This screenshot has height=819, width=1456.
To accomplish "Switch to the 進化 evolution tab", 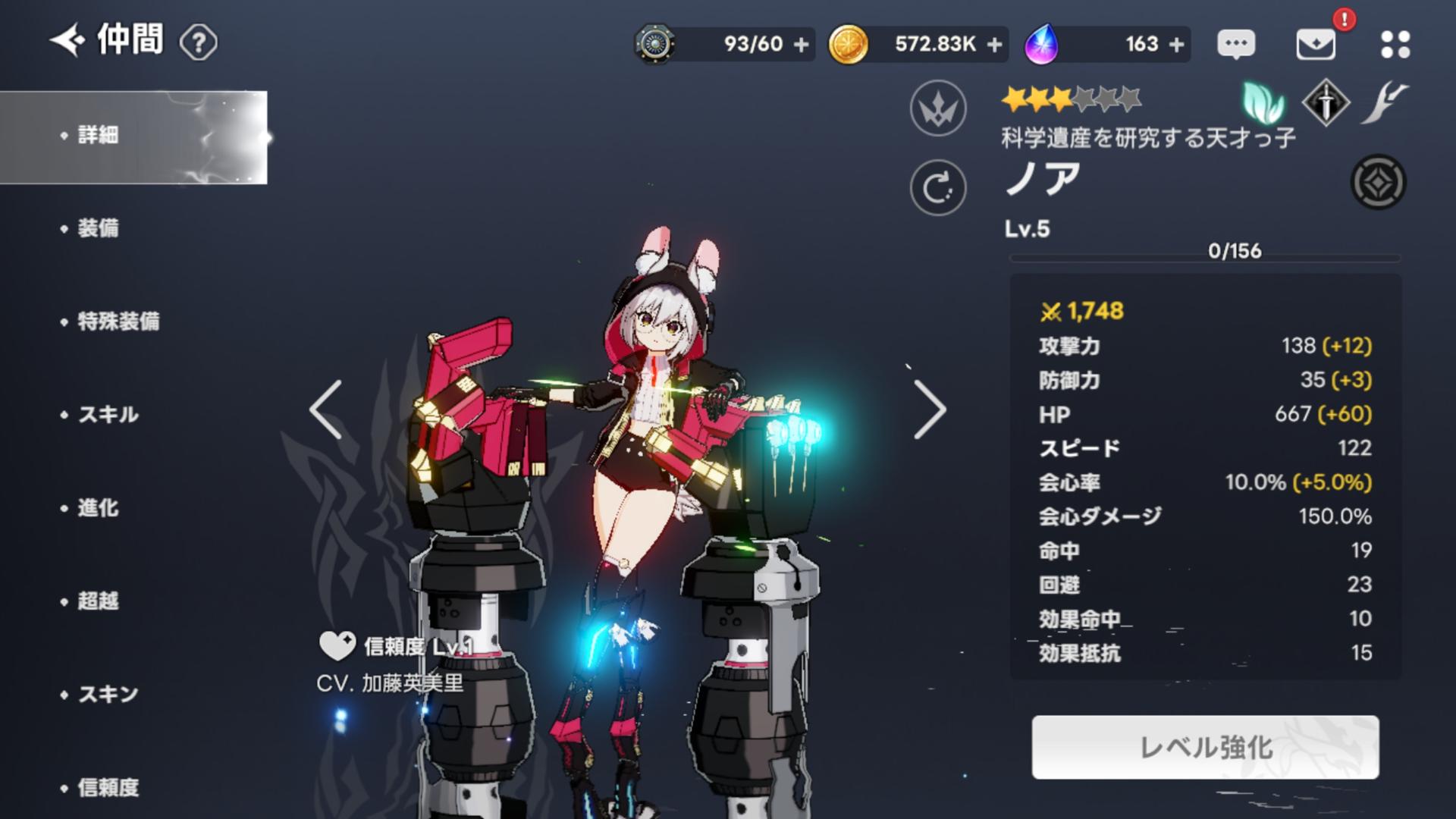I will point(99,508).
